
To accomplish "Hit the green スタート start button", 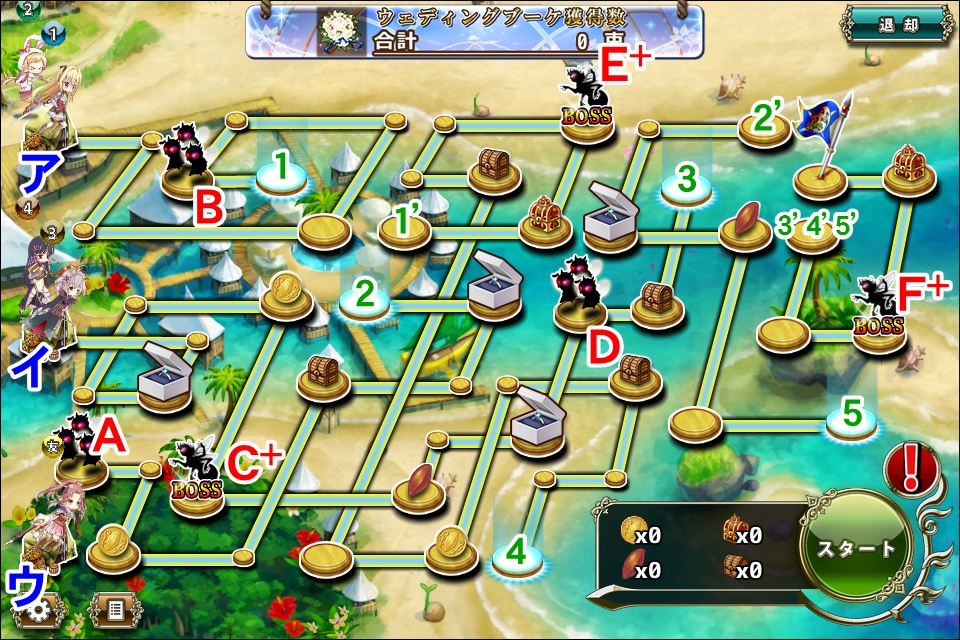I will coord(857,548).
